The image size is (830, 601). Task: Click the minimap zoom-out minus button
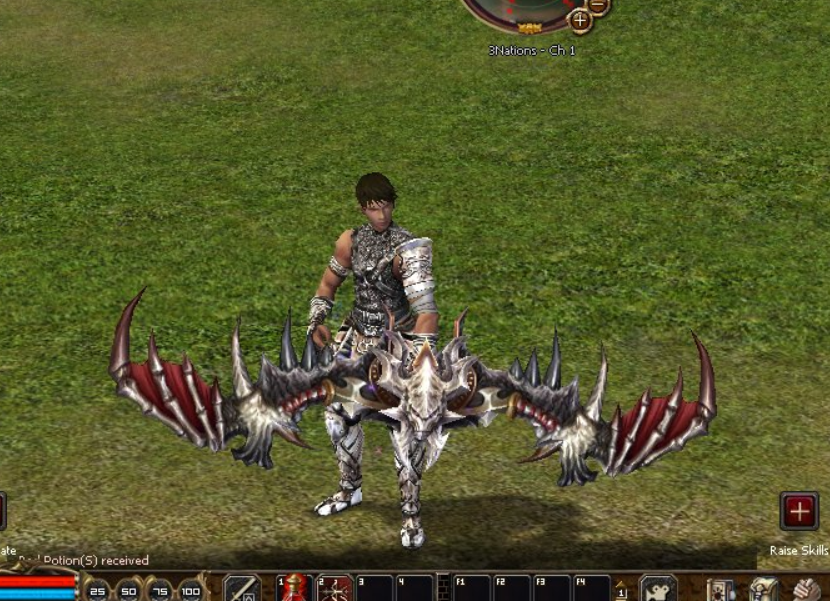coord(599,5)
